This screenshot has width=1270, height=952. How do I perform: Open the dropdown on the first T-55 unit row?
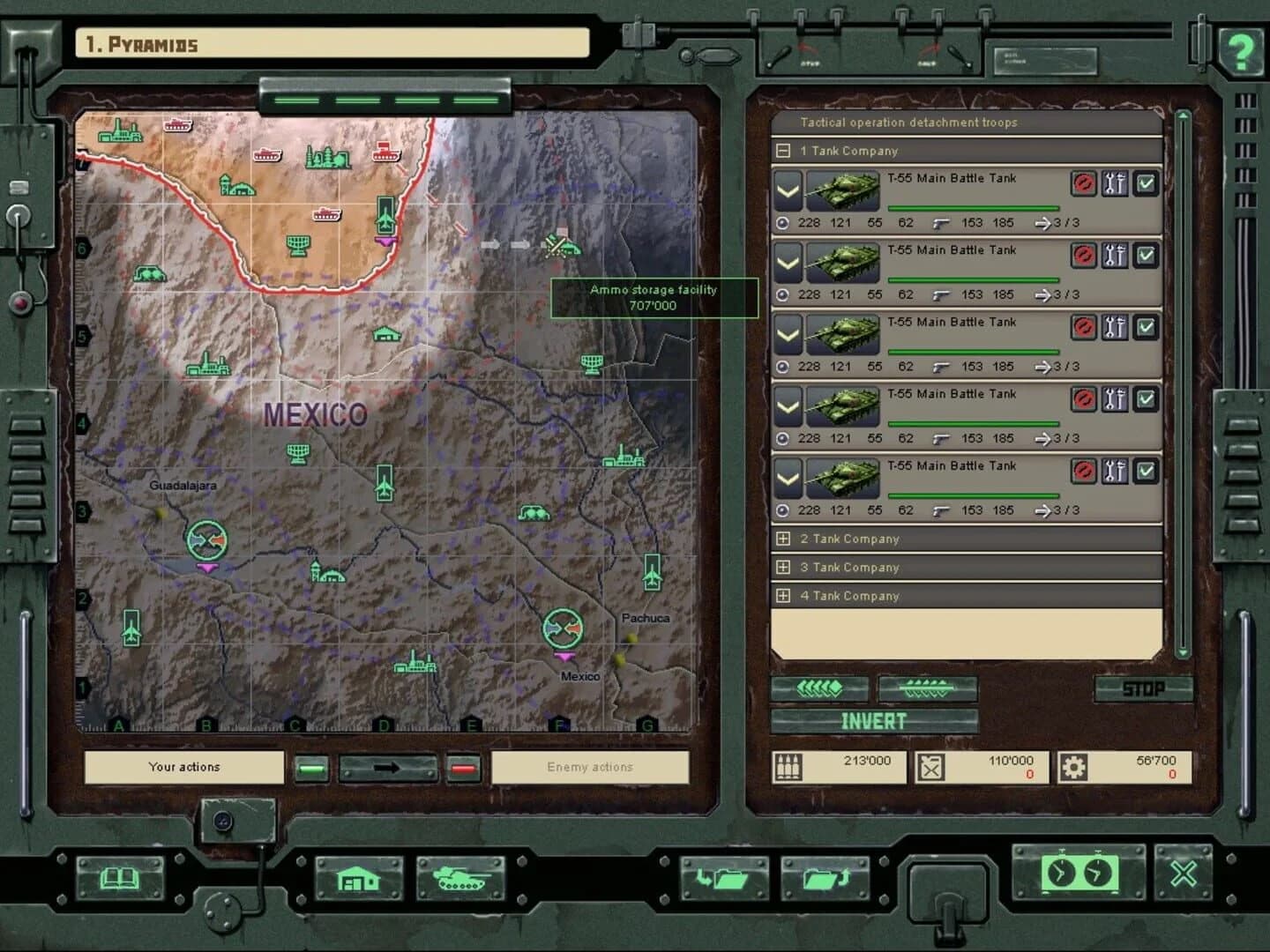[x=788, y=190]
